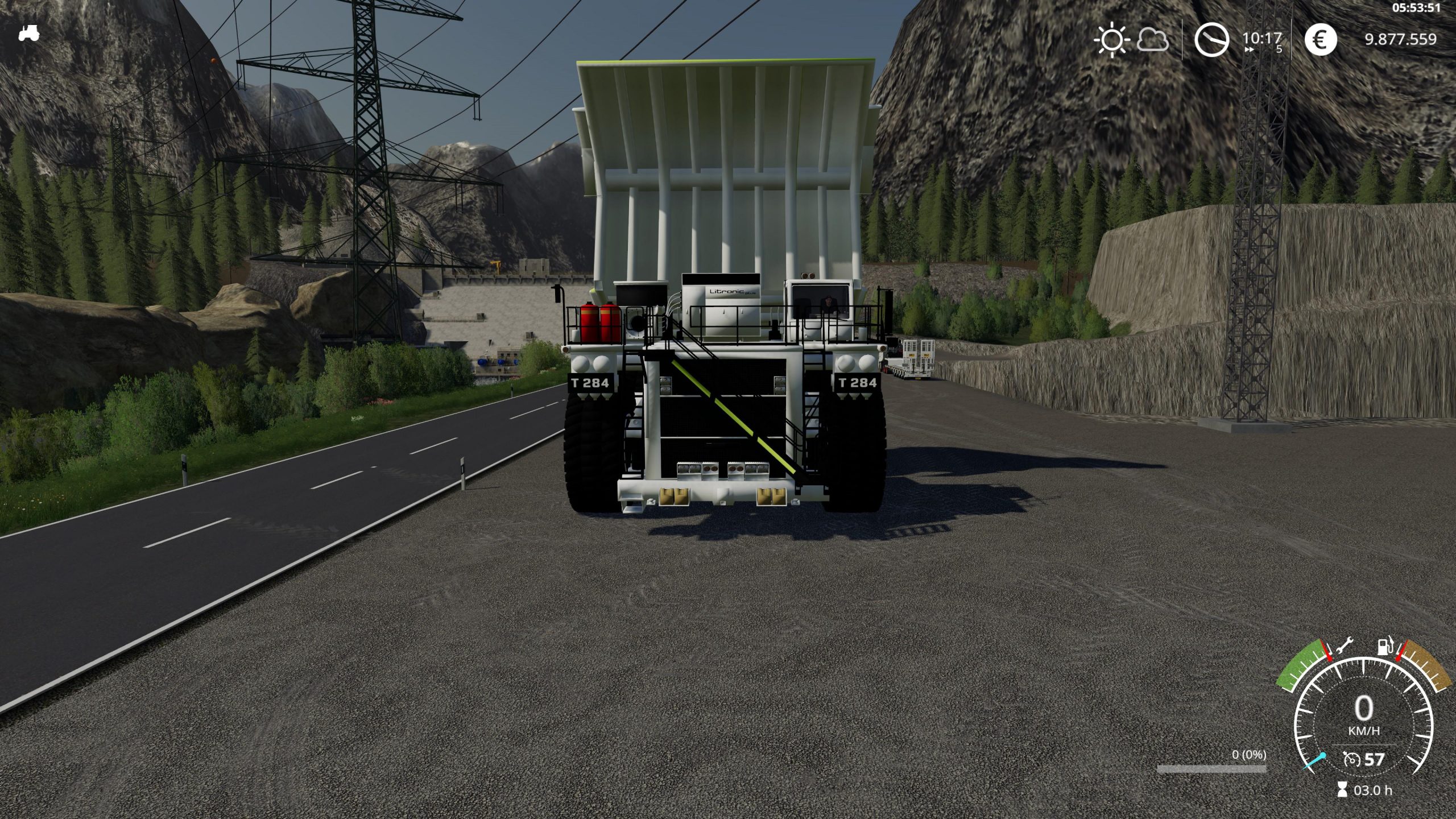Select the sun weather icon
Screen dimensions: 1456x819
[x=1111, y=40]
